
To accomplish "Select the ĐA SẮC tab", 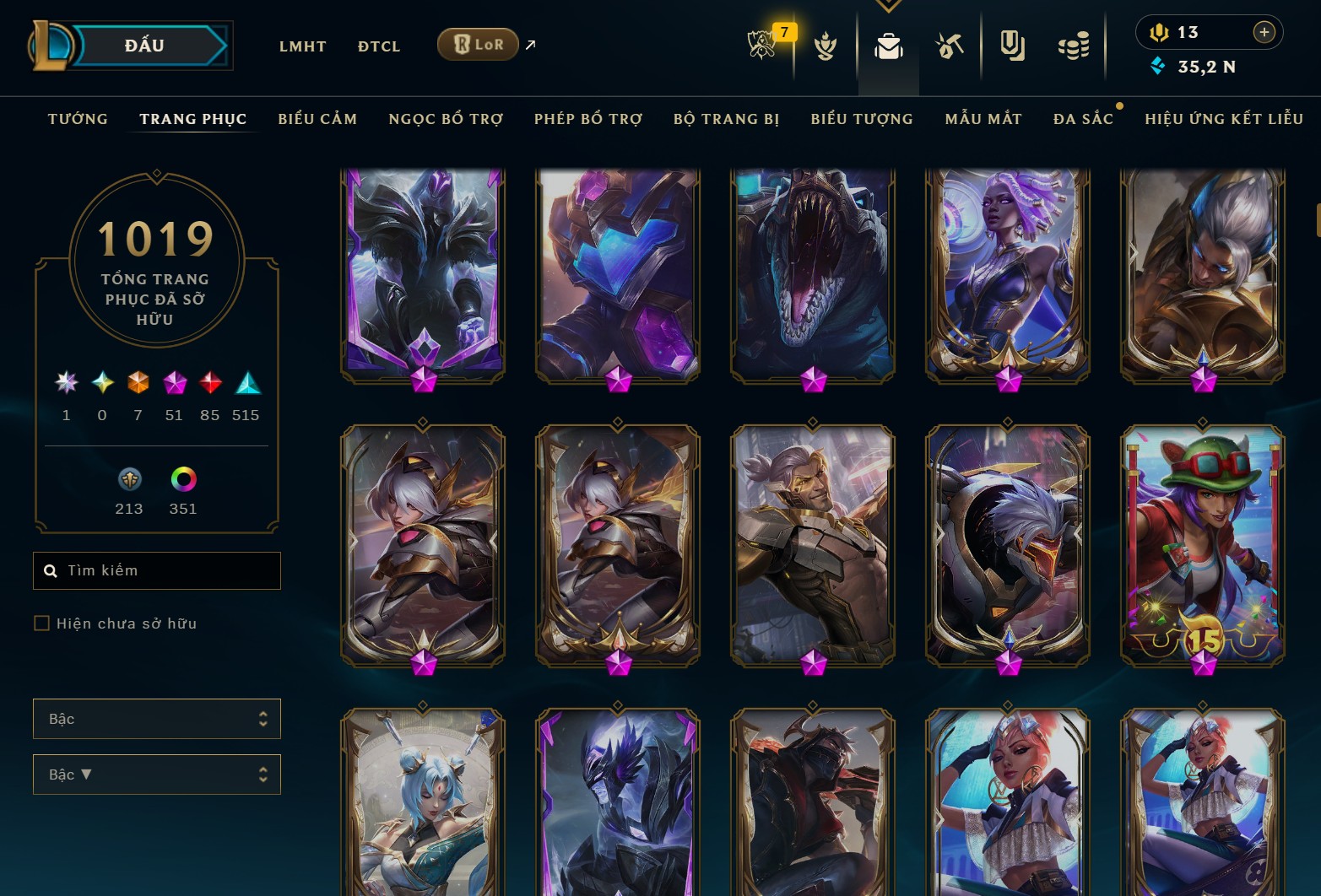I will point(1083,119).
